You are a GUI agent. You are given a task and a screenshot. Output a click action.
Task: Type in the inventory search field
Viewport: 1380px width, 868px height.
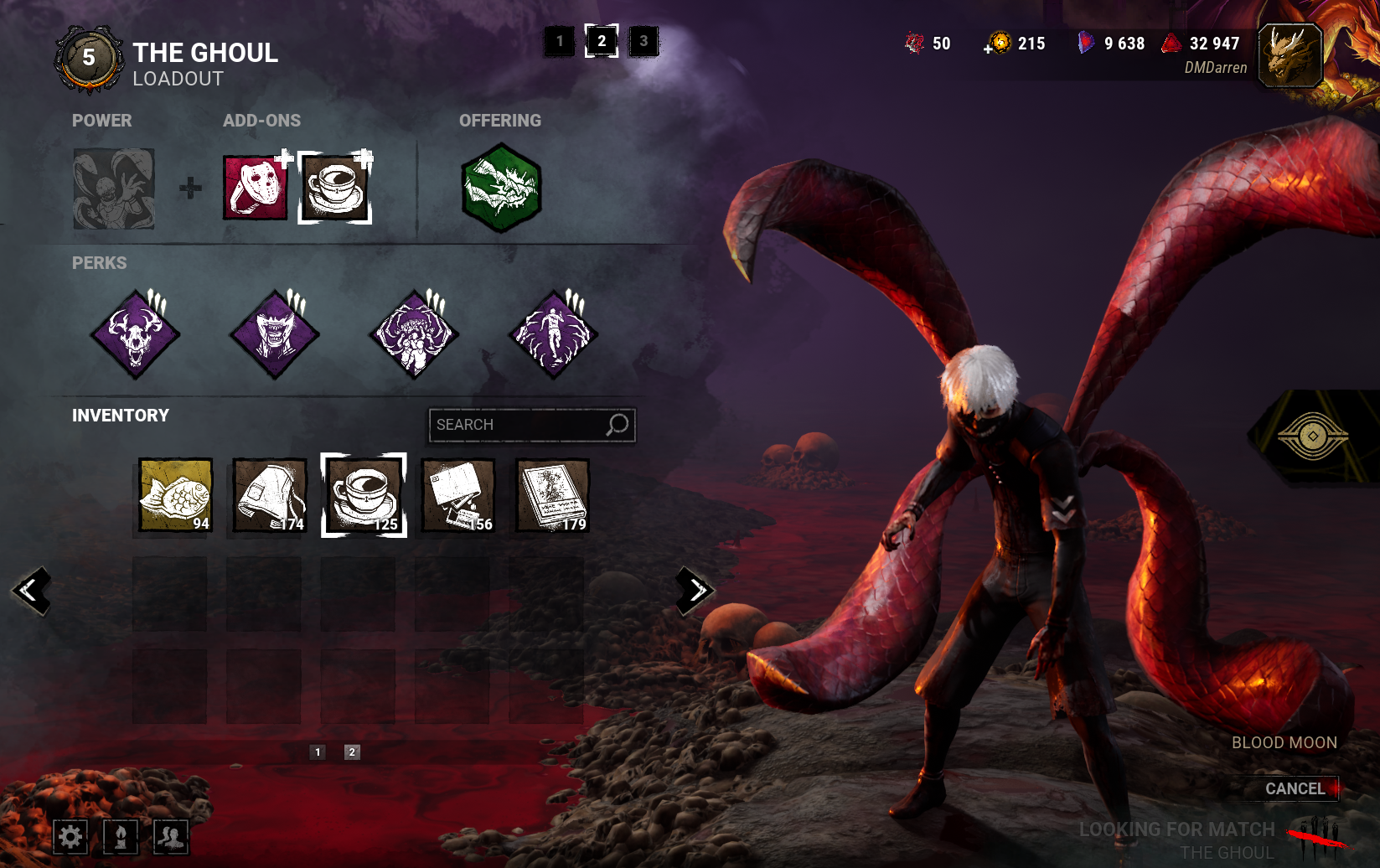(519, 425)
